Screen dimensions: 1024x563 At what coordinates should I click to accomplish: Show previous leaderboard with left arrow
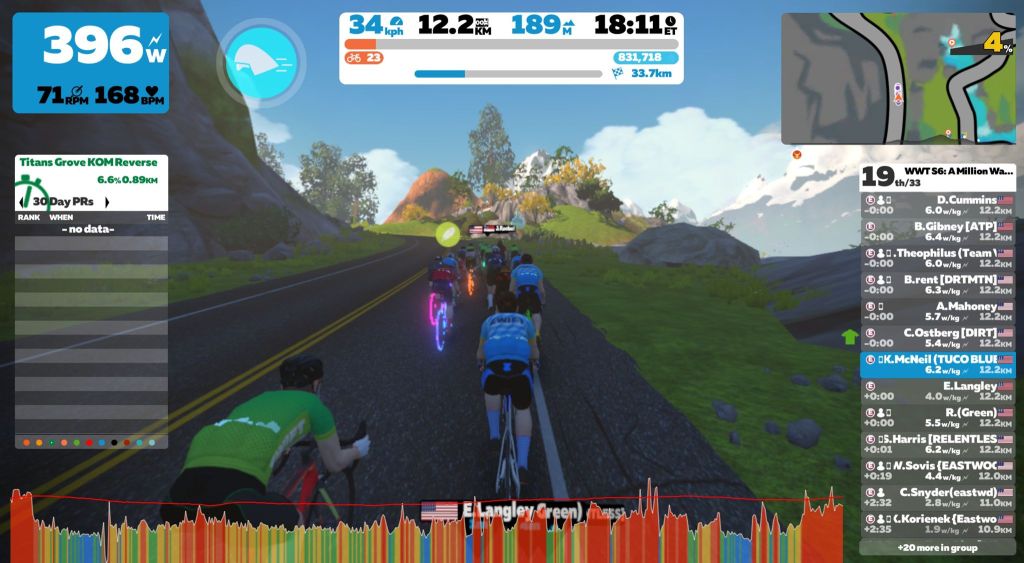[22, 202]
